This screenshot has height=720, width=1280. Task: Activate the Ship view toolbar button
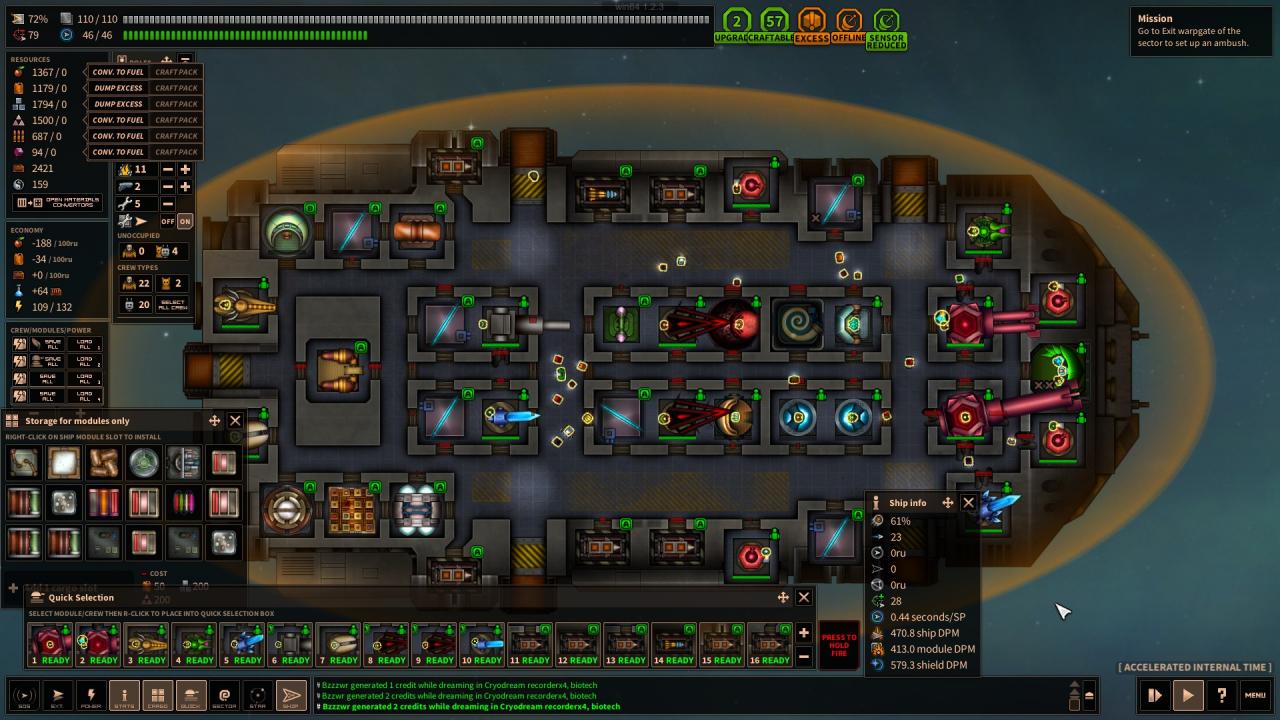click(291, 695)
